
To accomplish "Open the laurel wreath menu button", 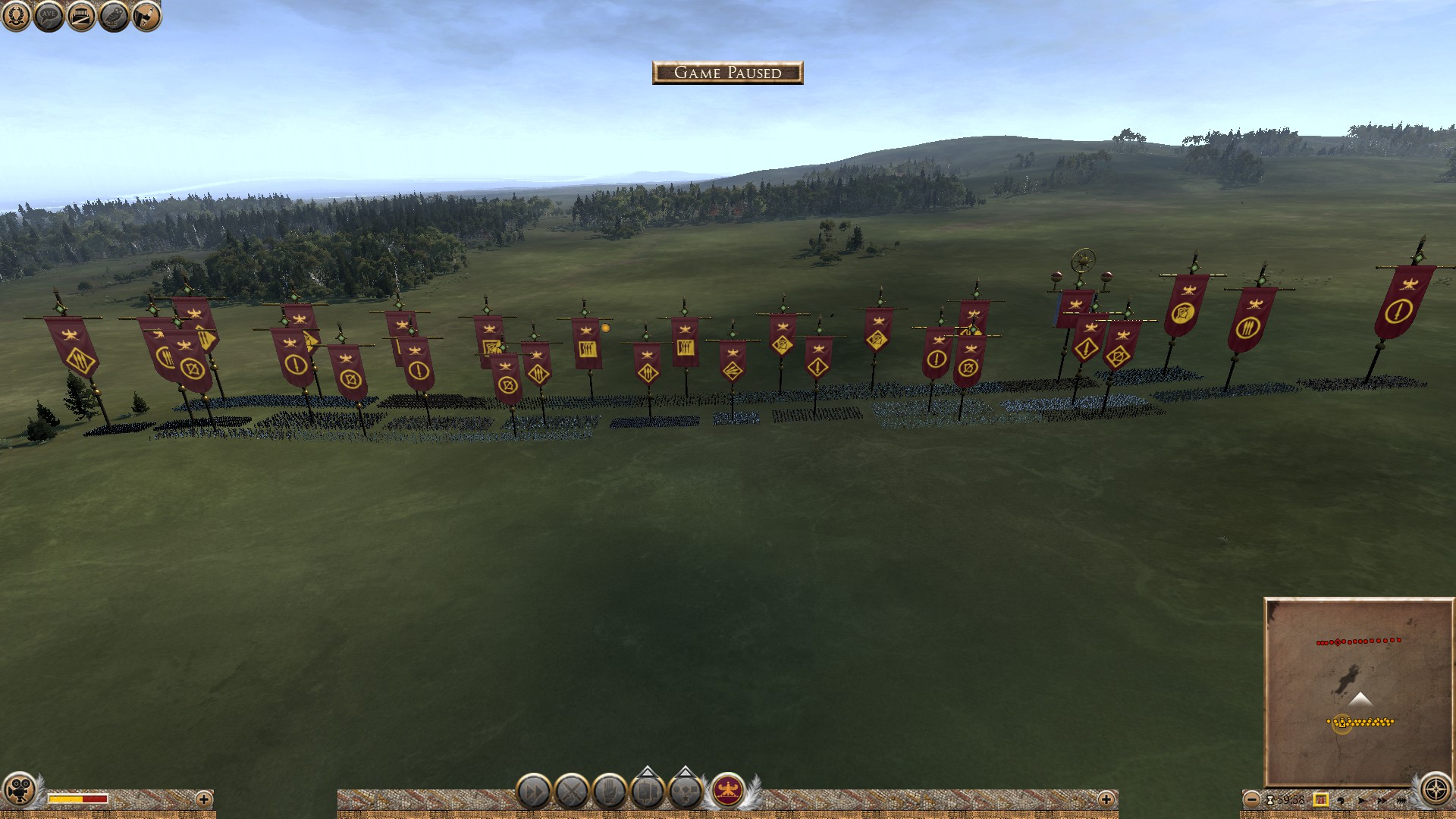I will coord(16,16).
